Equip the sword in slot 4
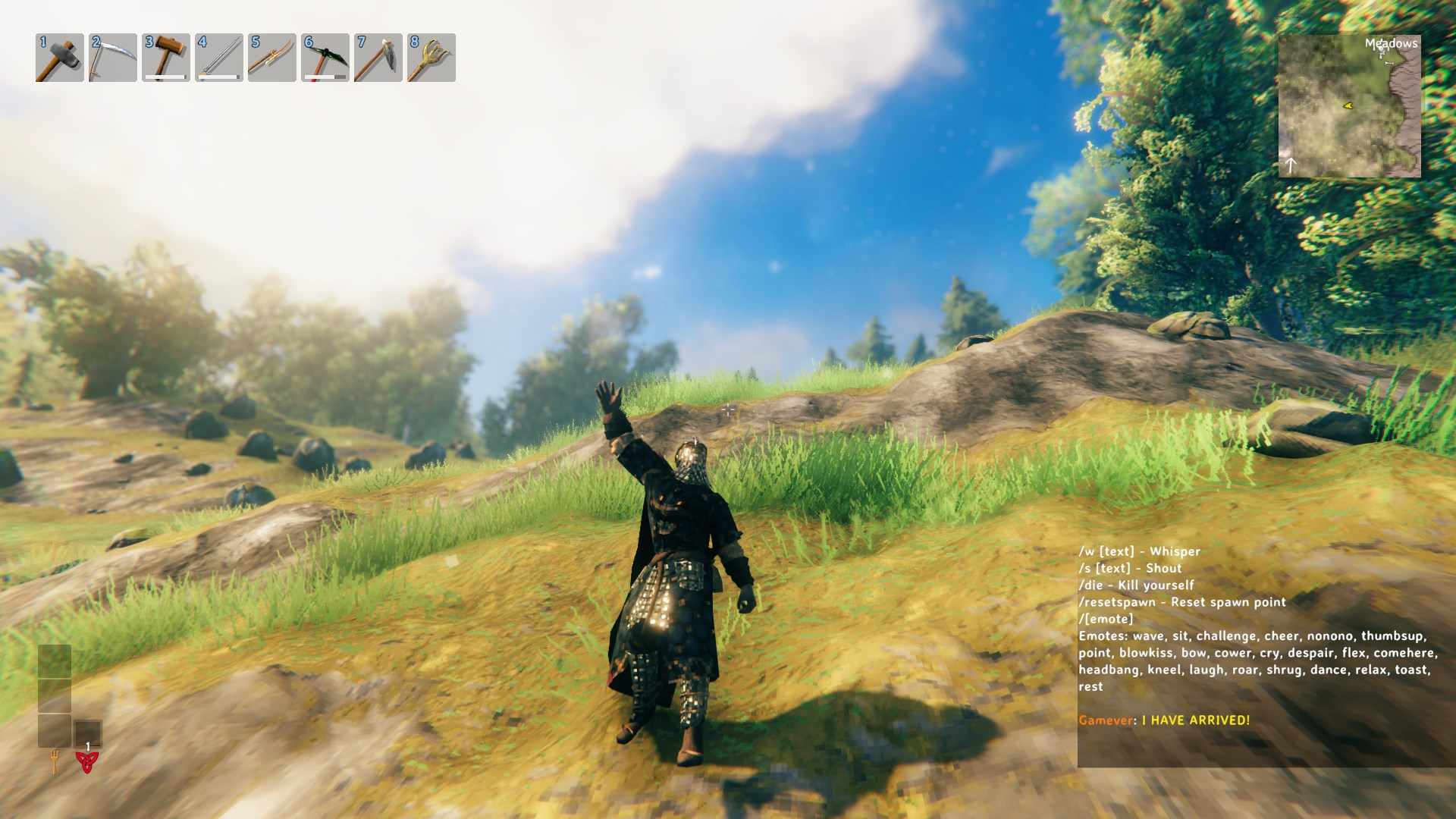1456x819 pixels. (x=218, y=58)
